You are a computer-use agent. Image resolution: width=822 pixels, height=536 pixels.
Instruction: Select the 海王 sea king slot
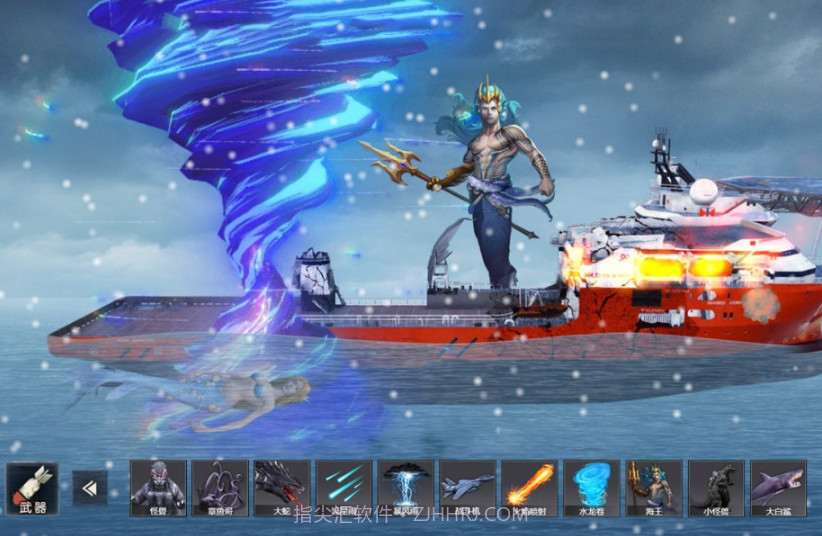[x=654, y=488]
